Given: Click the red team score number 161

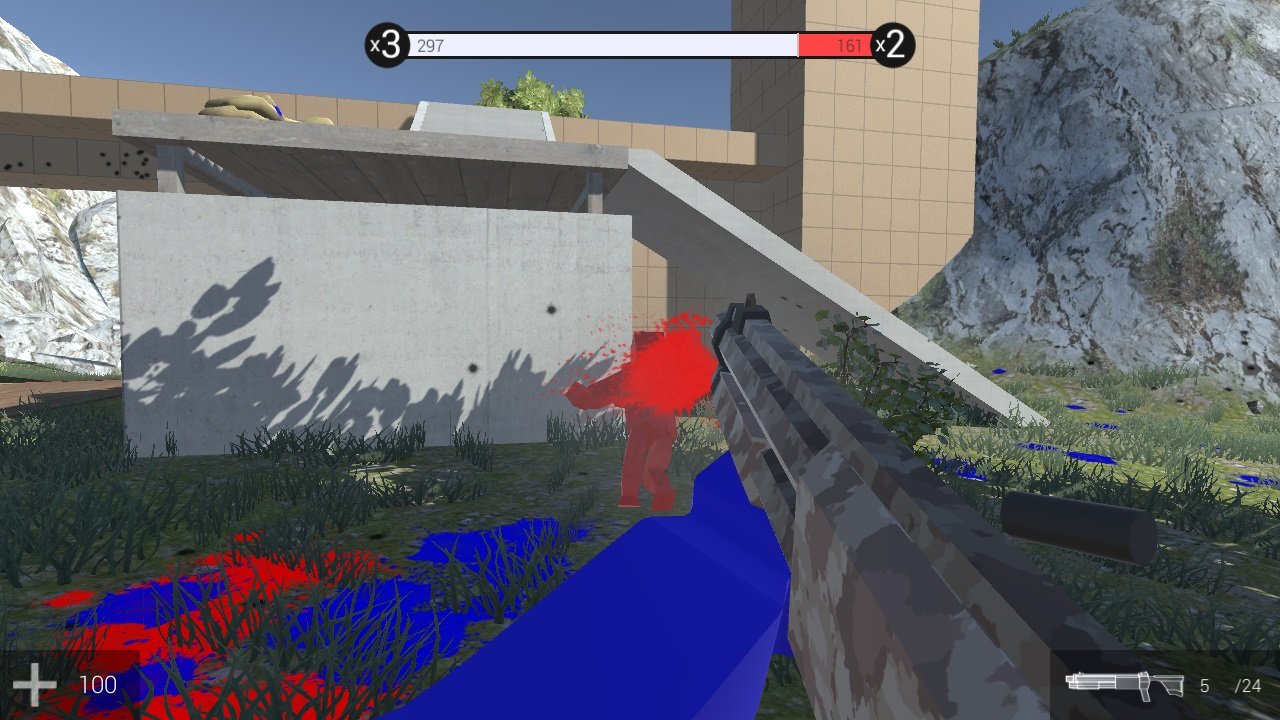Looking at the screenshot, I should pos(850,45).
